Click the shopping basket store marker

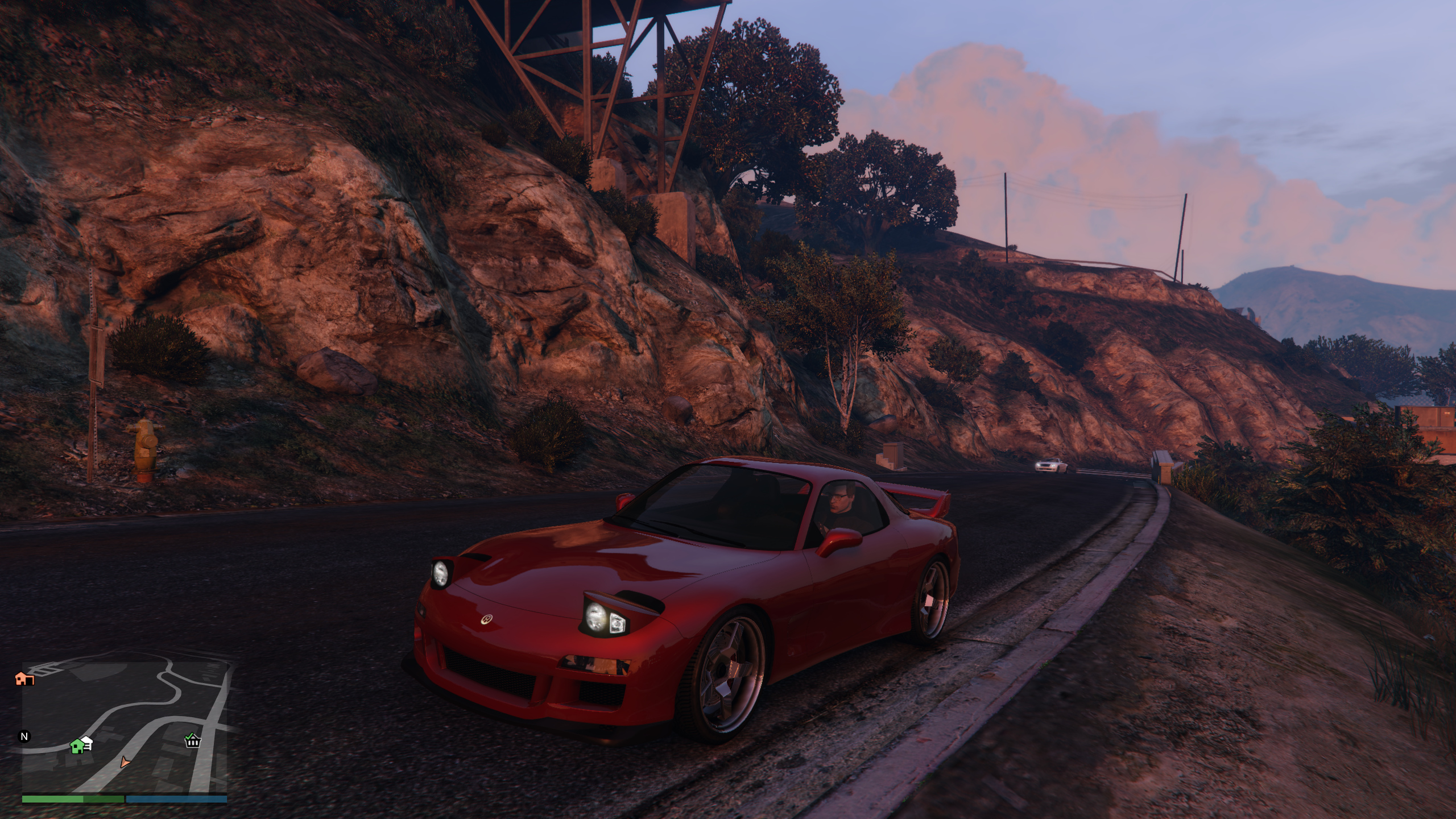tap(193, 741)
